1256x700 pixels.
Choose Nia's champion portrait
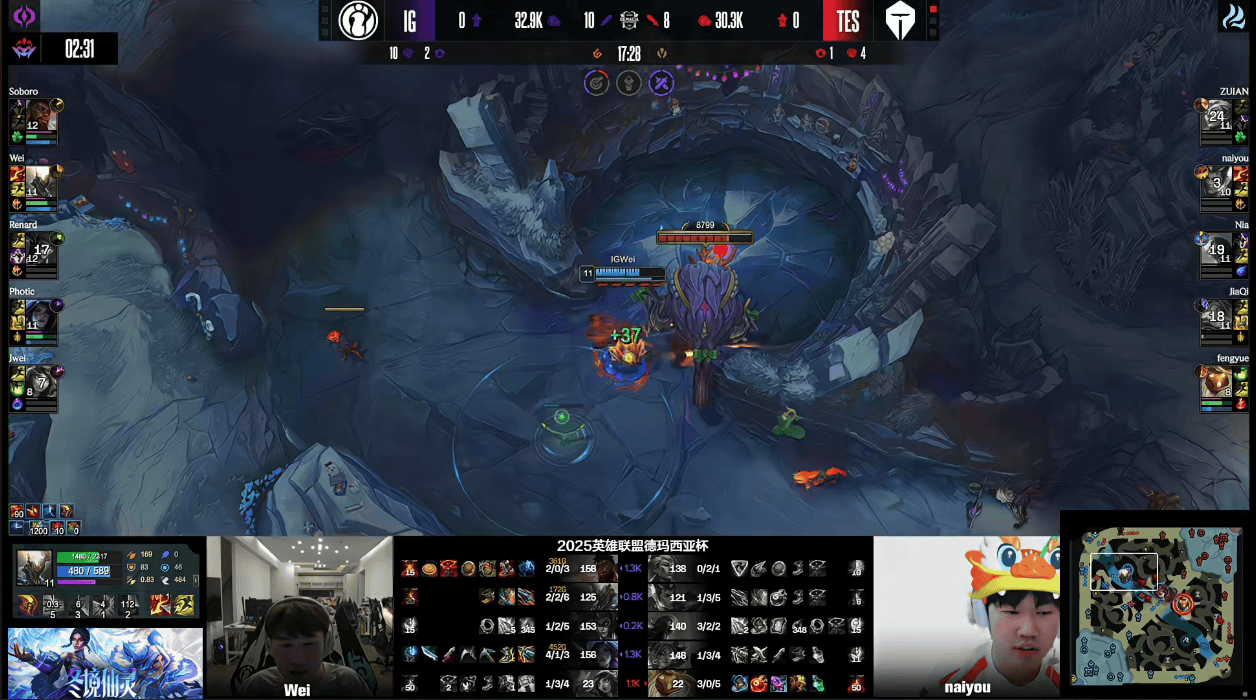point(1217,249)
